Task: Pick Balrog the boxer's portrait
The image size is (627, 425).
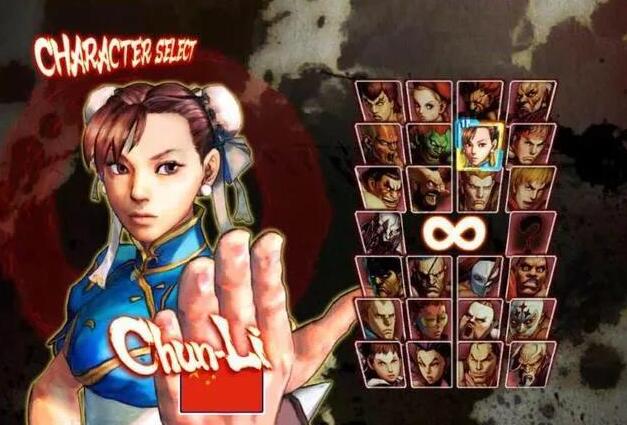Action: coord(531,277)
